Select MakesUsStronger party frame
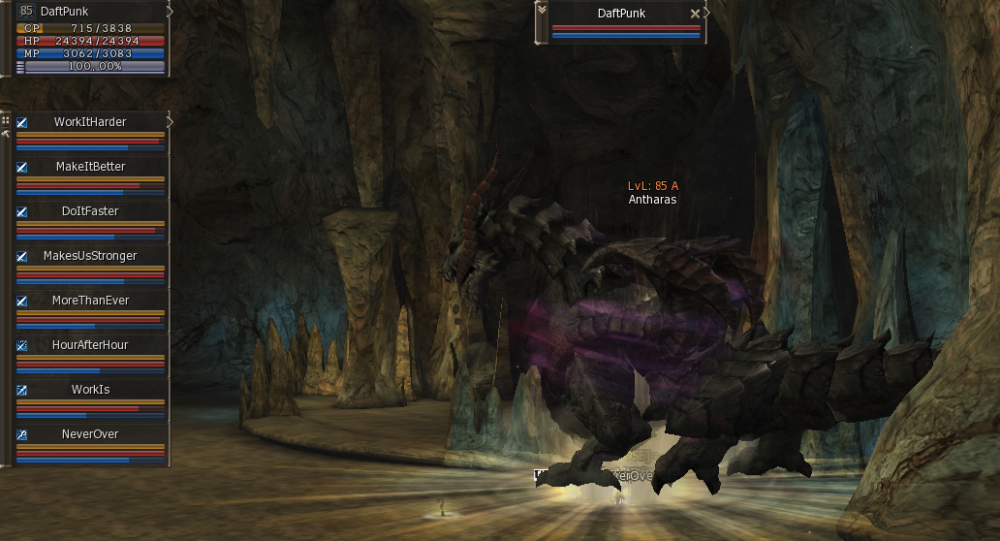The image size is (1000, 541). (x=90, y=256)
